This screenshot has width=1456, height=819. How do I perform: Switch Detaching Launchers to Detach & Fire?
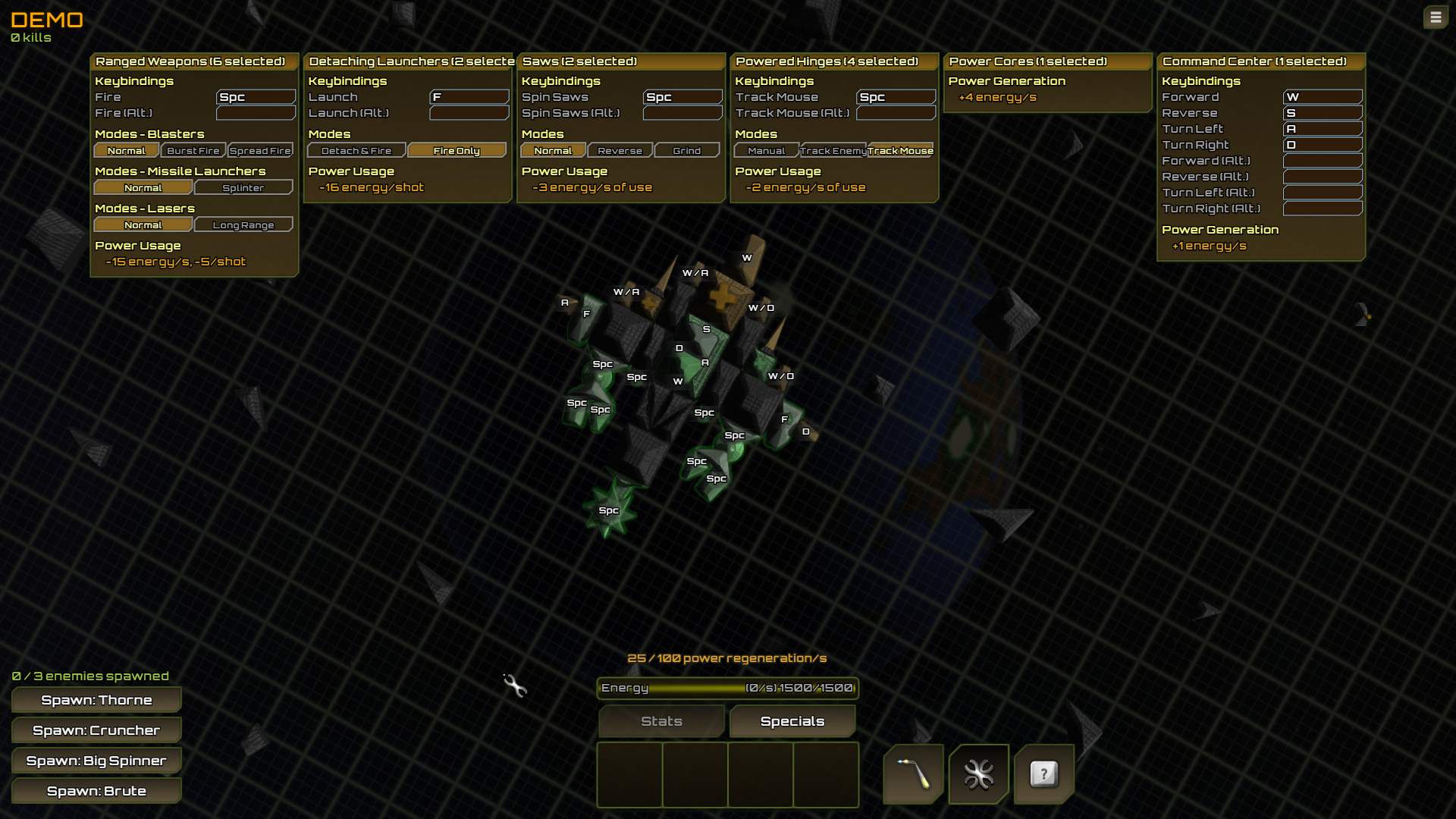(x=356, y=150)
